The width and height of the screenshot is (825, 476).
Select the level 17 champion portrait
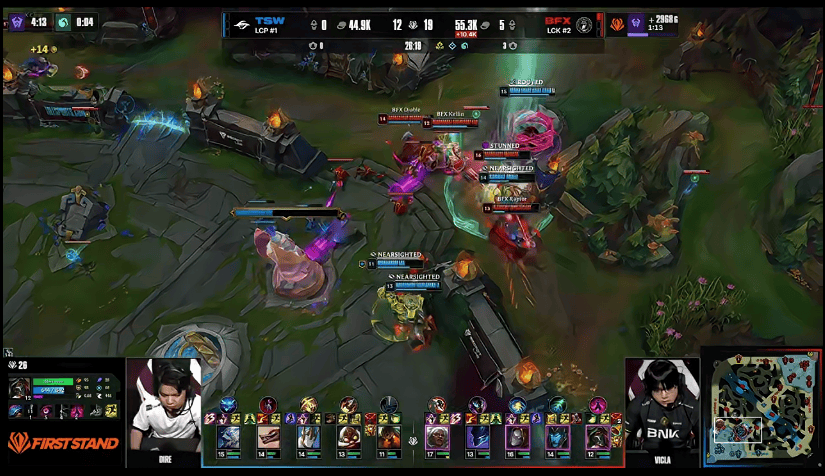(437, 437)
